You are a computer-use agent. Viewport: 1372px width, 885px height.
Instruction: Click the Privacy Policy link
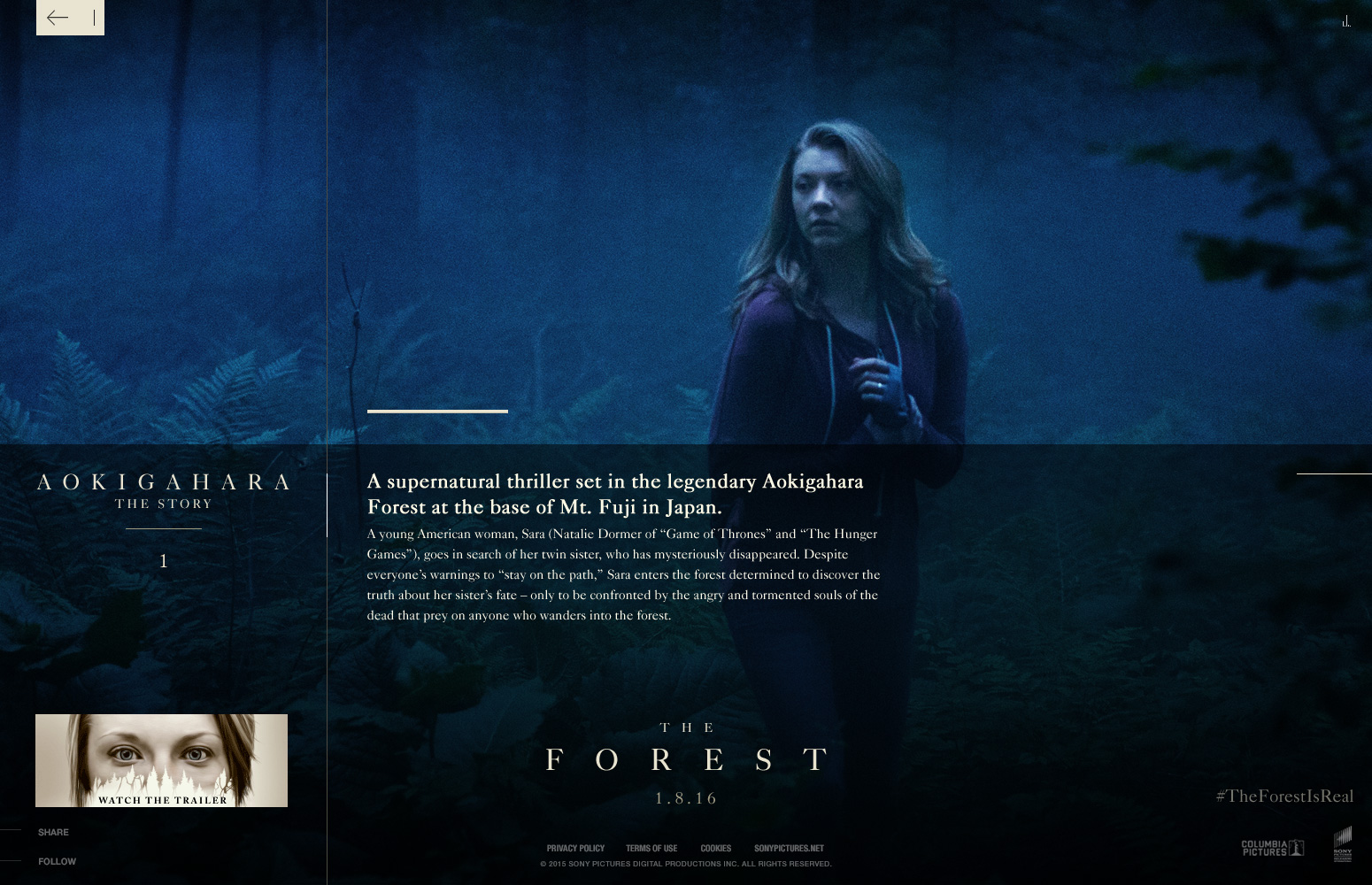click(575, 847)
